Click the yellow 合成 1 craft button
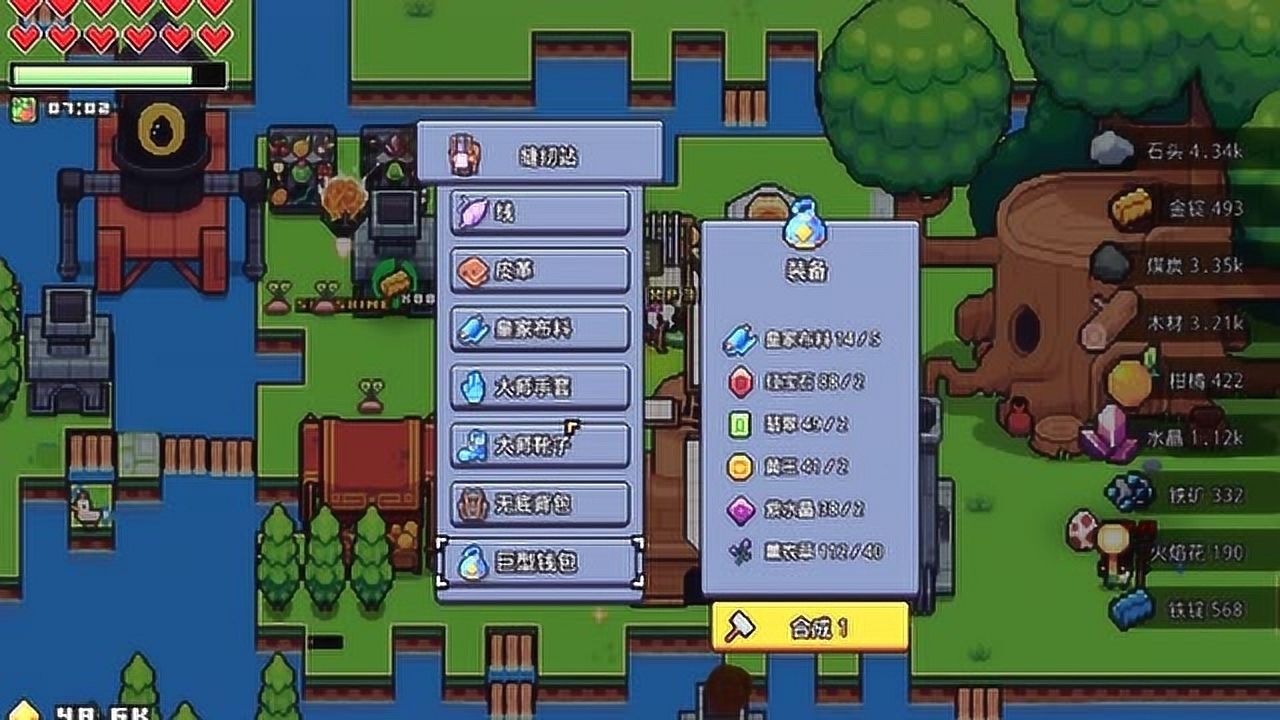The height and width of the screenshot is (720, 1280). click(810, 628)
